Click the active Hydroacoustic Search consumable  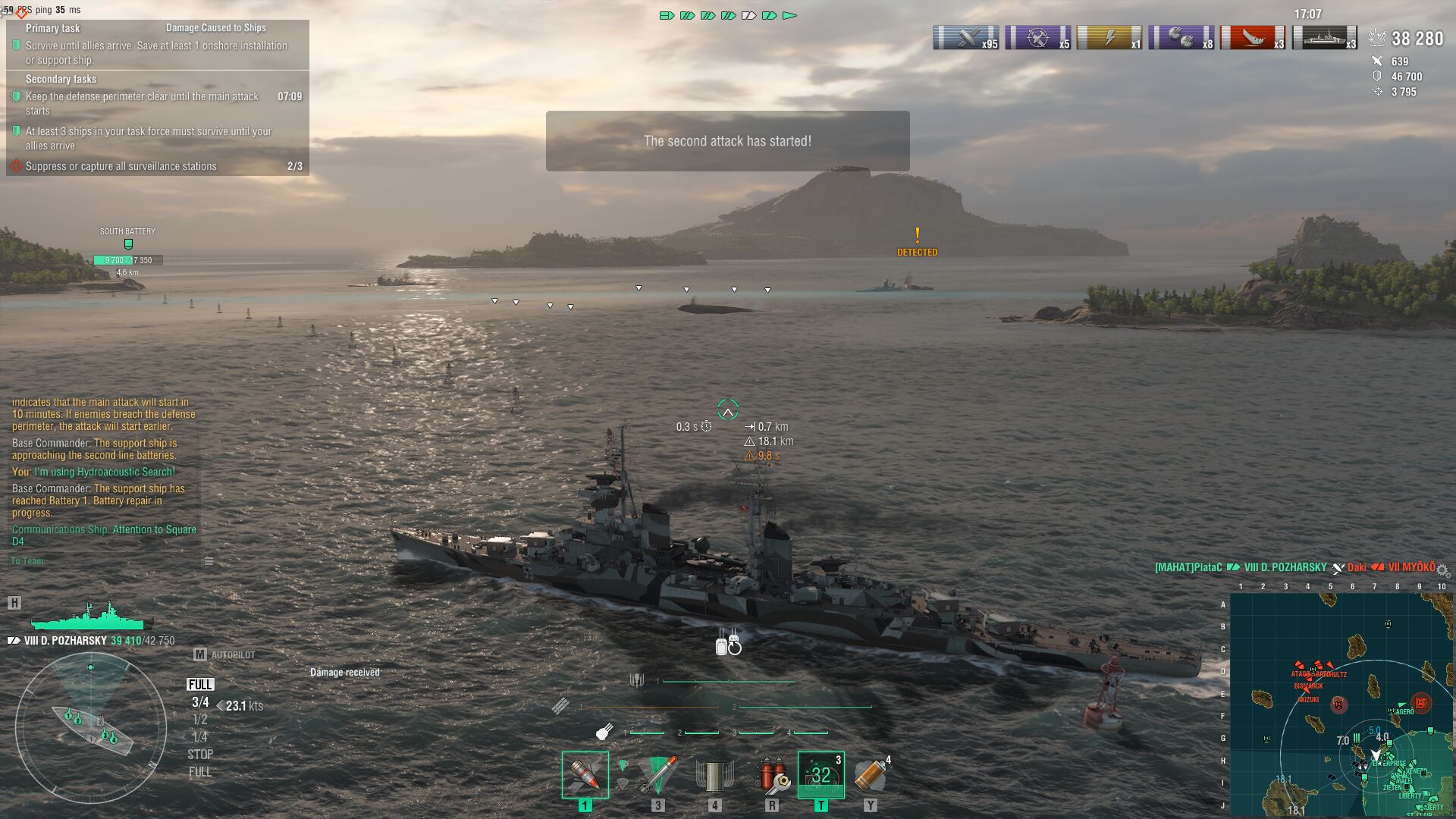pos(821,775)
